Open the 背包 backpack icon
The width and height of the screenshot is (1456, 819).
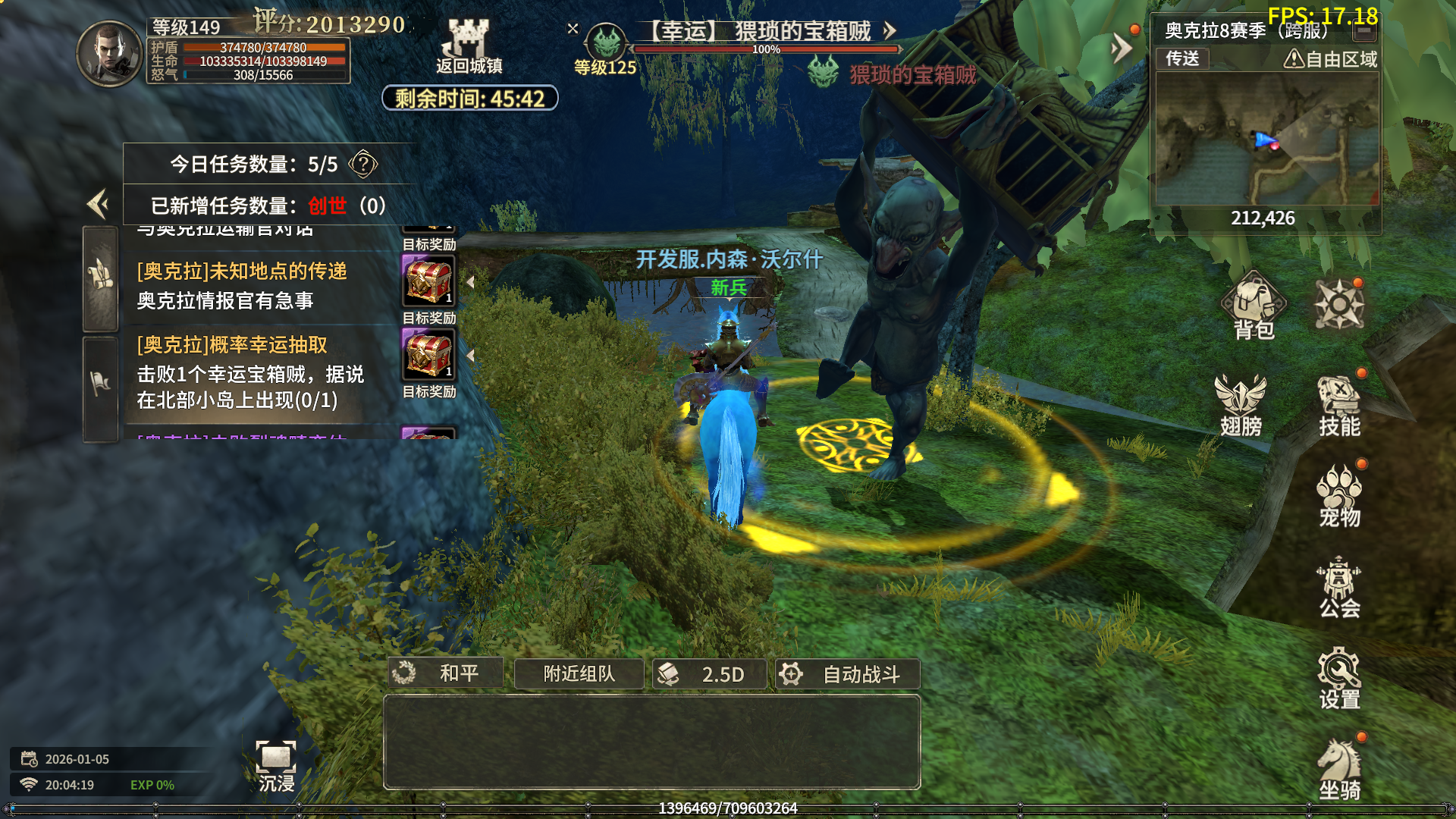1254,307
